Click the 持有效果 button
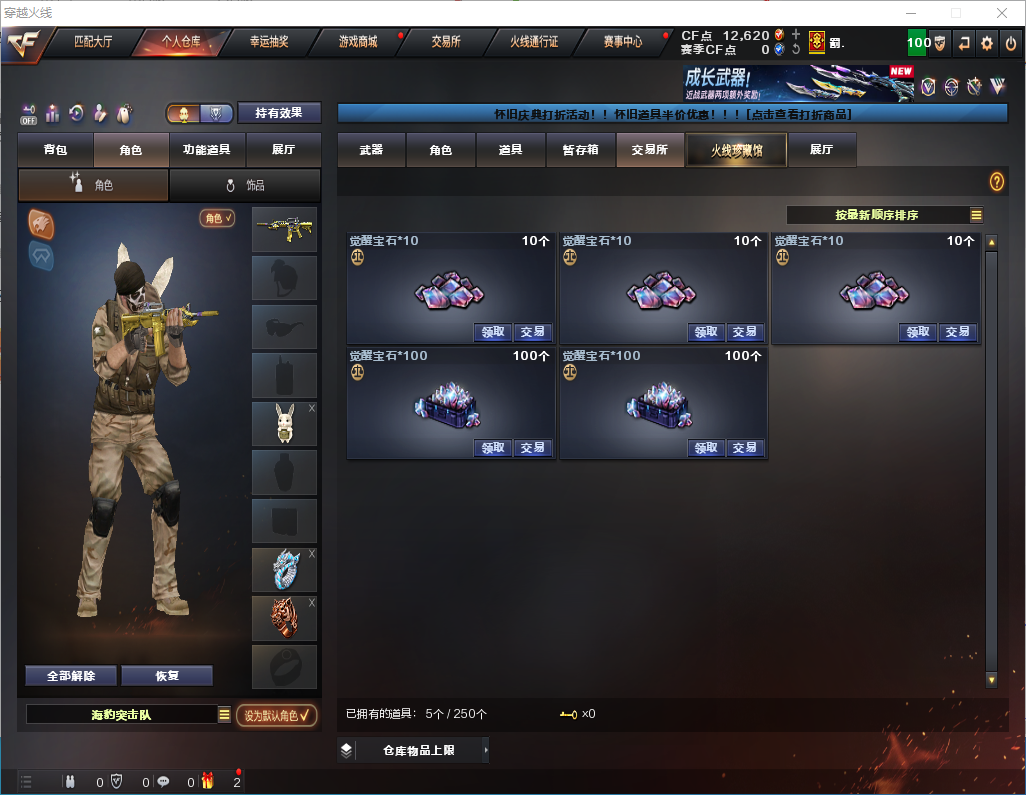 [x=279, y=113]
